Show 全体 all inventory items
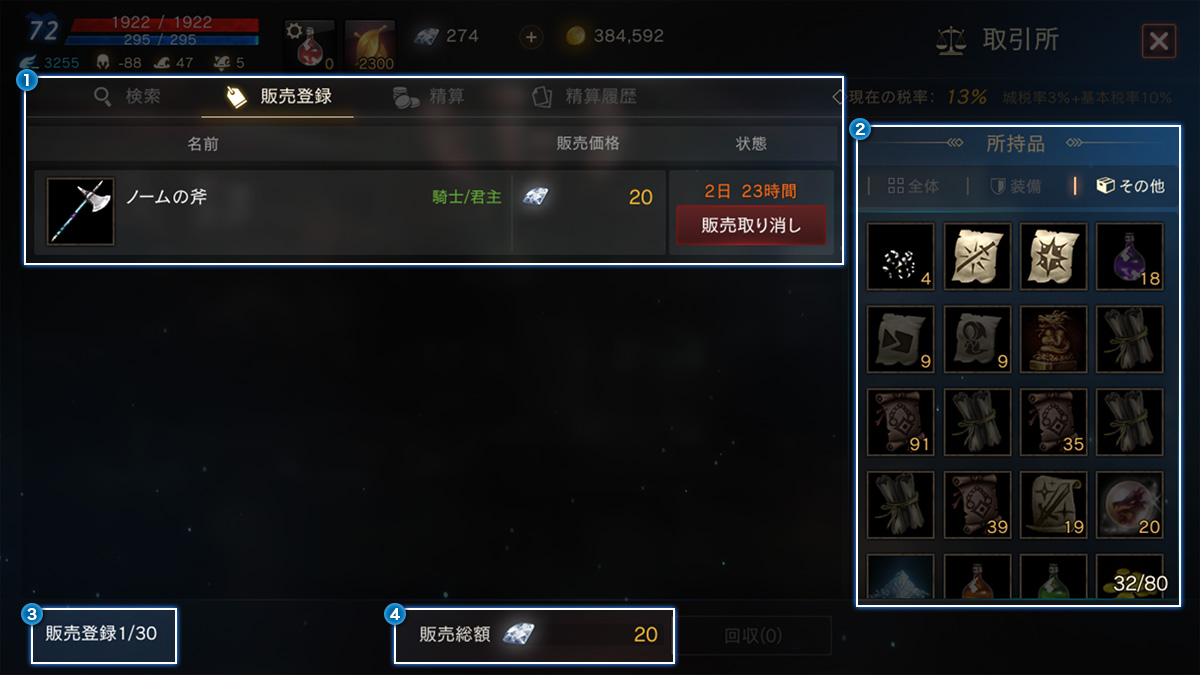Image resolution: width=1200 pixels, height=675 pixels. pyautogui.click(x=913, y=186)
